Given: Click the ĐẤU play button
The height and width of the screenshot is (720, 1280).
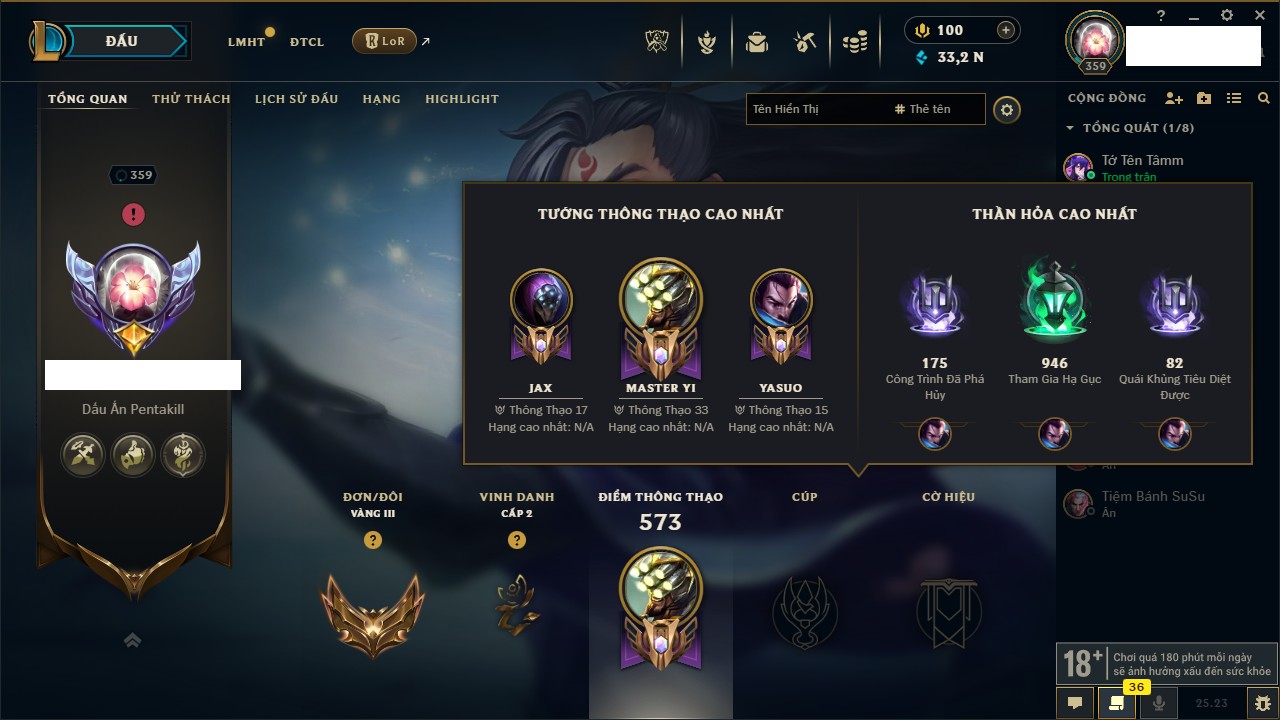Looking at the screenshot, I should pos(120,41).
